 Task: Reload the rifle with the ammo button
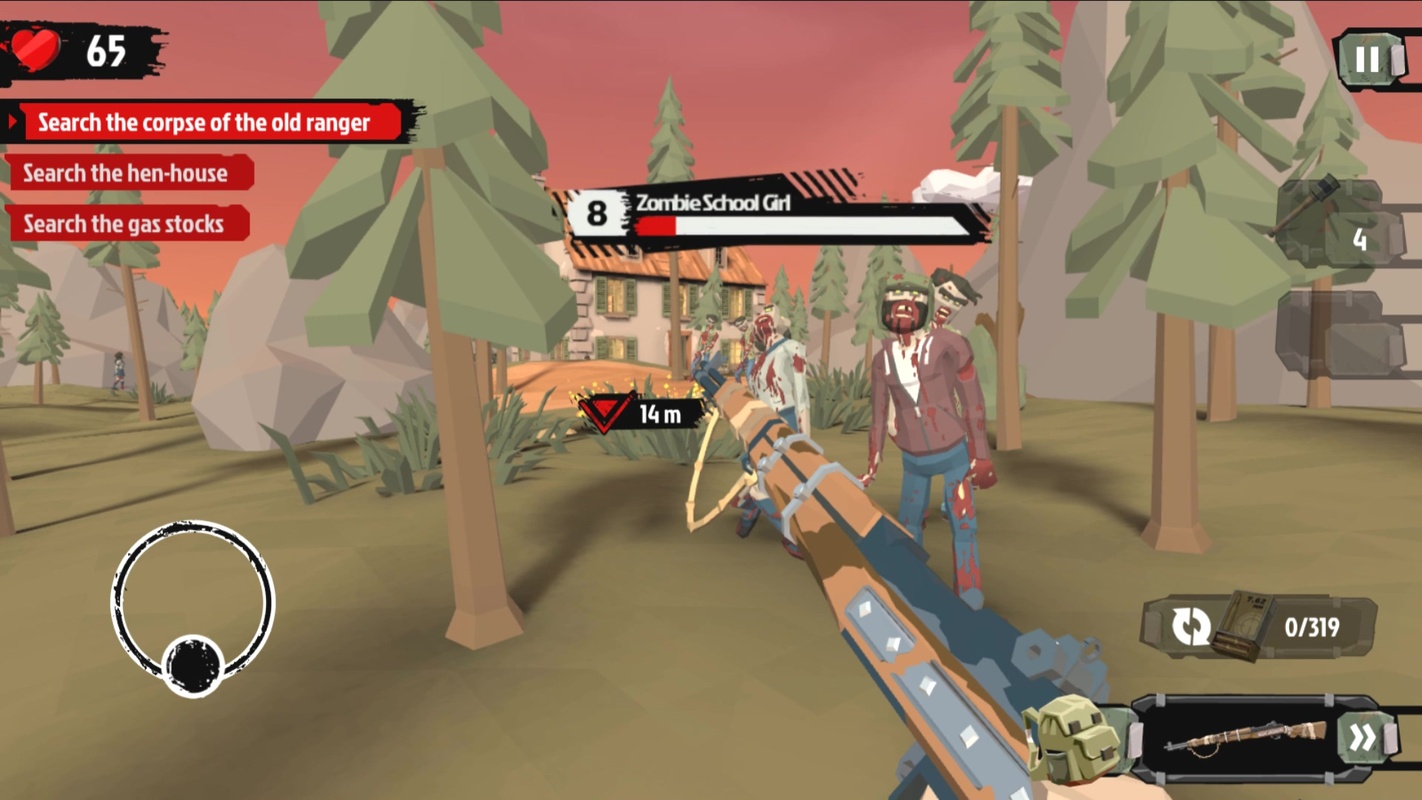pyautogui.click(x=1192, y=628)
